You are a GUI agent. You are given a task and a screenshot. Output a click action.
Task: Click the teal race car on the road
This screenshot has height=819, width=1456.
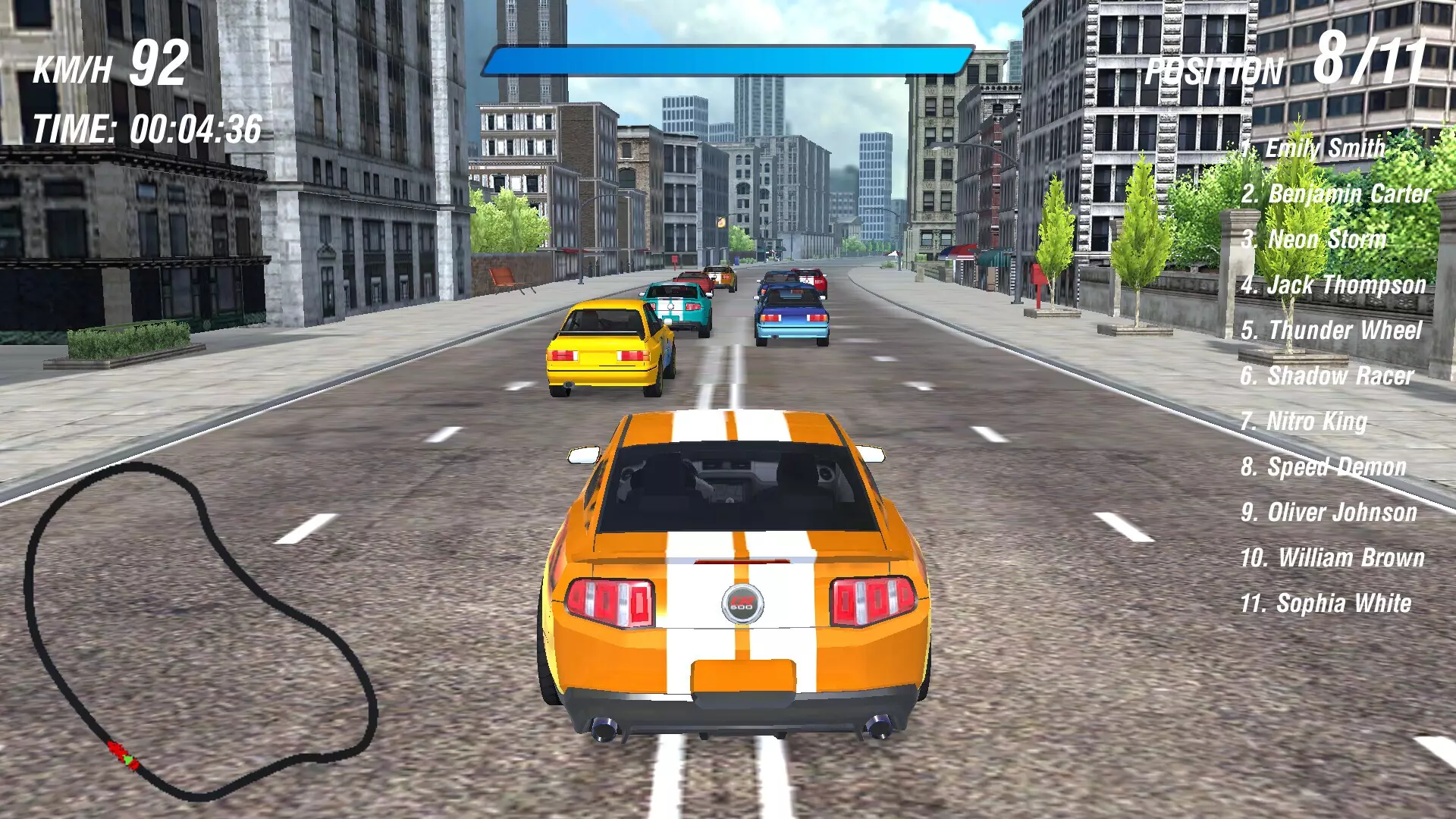pyautogui.click(x=675, y=303)
